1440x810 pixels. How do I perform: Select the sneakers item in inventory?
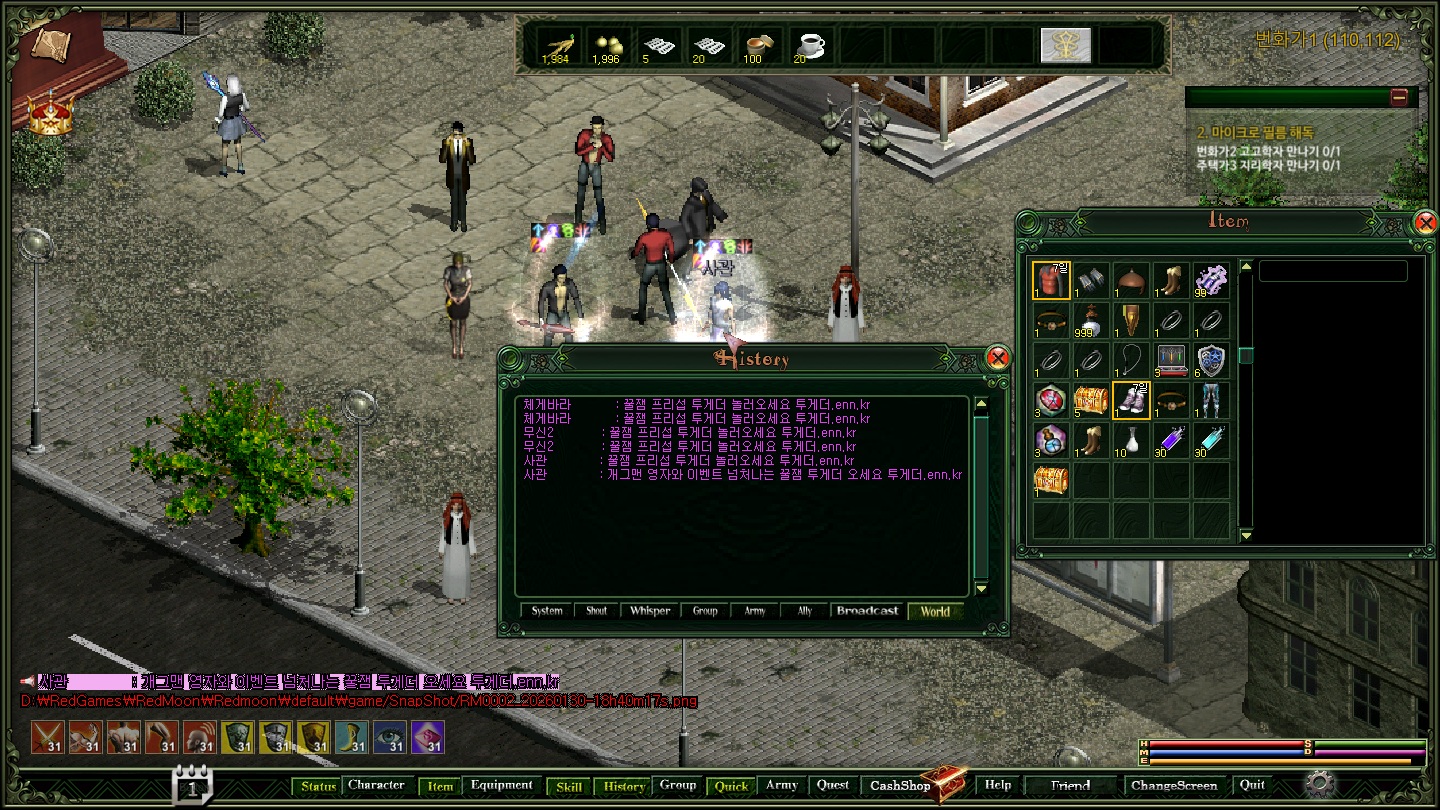(x=1131, y=401)
